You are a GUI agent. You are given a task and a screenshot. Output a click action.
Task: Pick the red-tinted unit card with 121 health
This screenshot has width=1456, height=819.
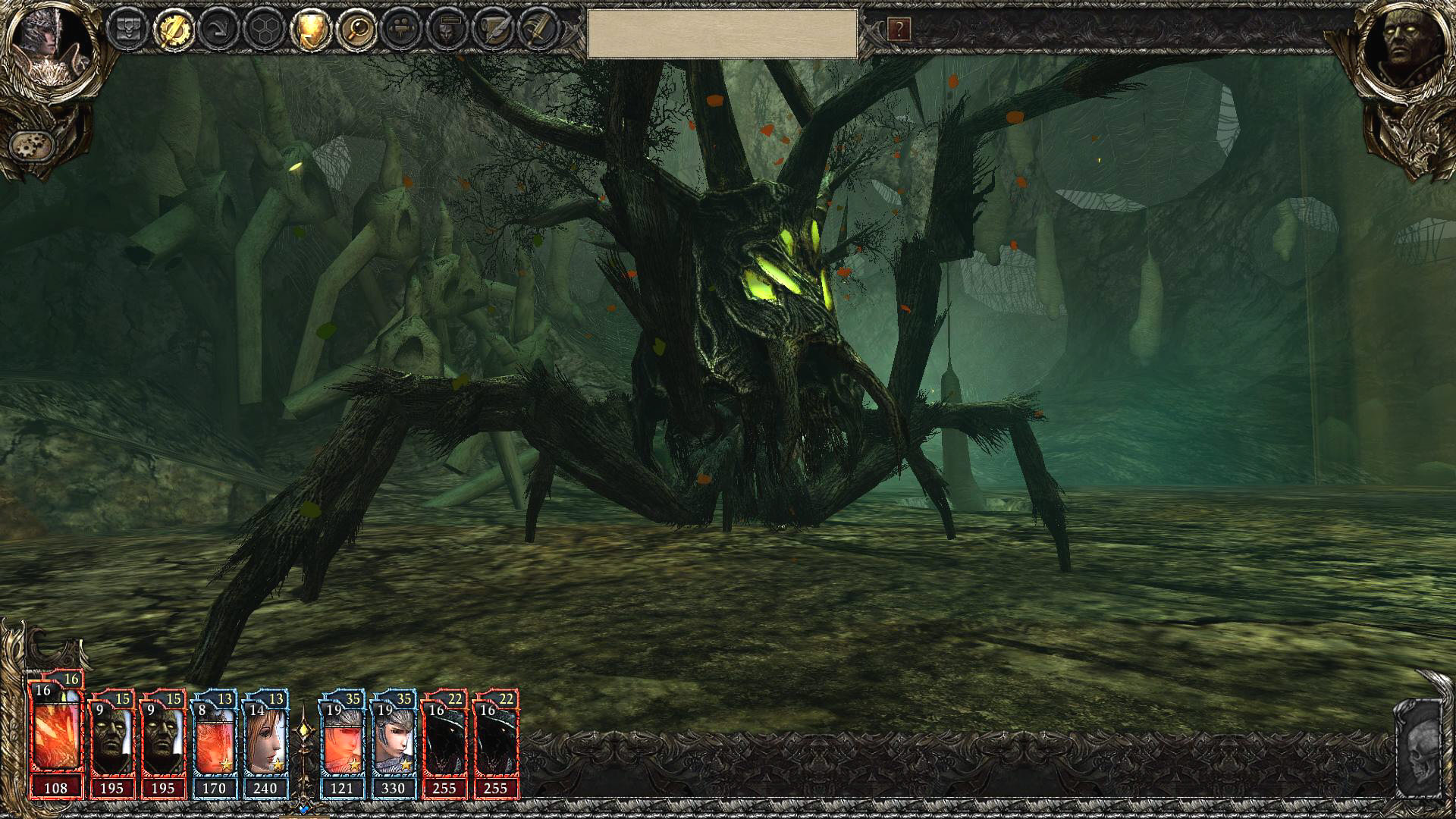click(x=342, y=743)
